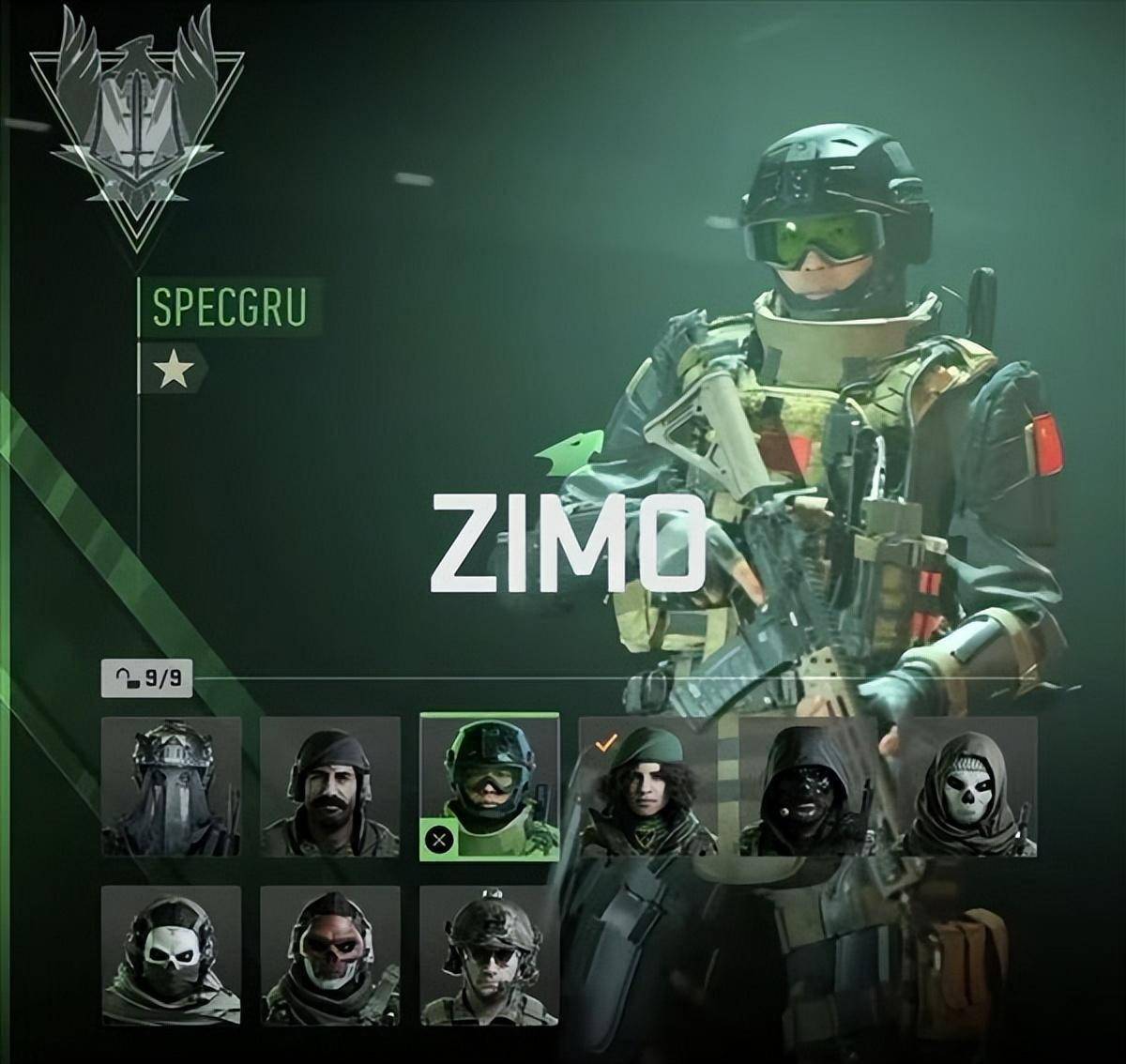Pick the red skull mask operator
1126x1064 pixels.
tap(330, 955)
